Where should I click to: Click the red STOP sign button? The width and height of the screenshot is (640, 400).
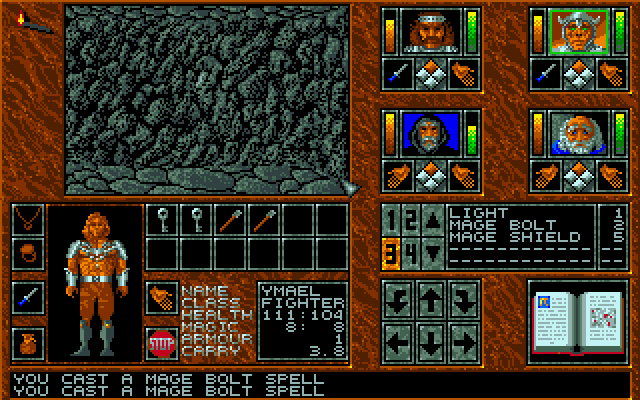point(161,341)
